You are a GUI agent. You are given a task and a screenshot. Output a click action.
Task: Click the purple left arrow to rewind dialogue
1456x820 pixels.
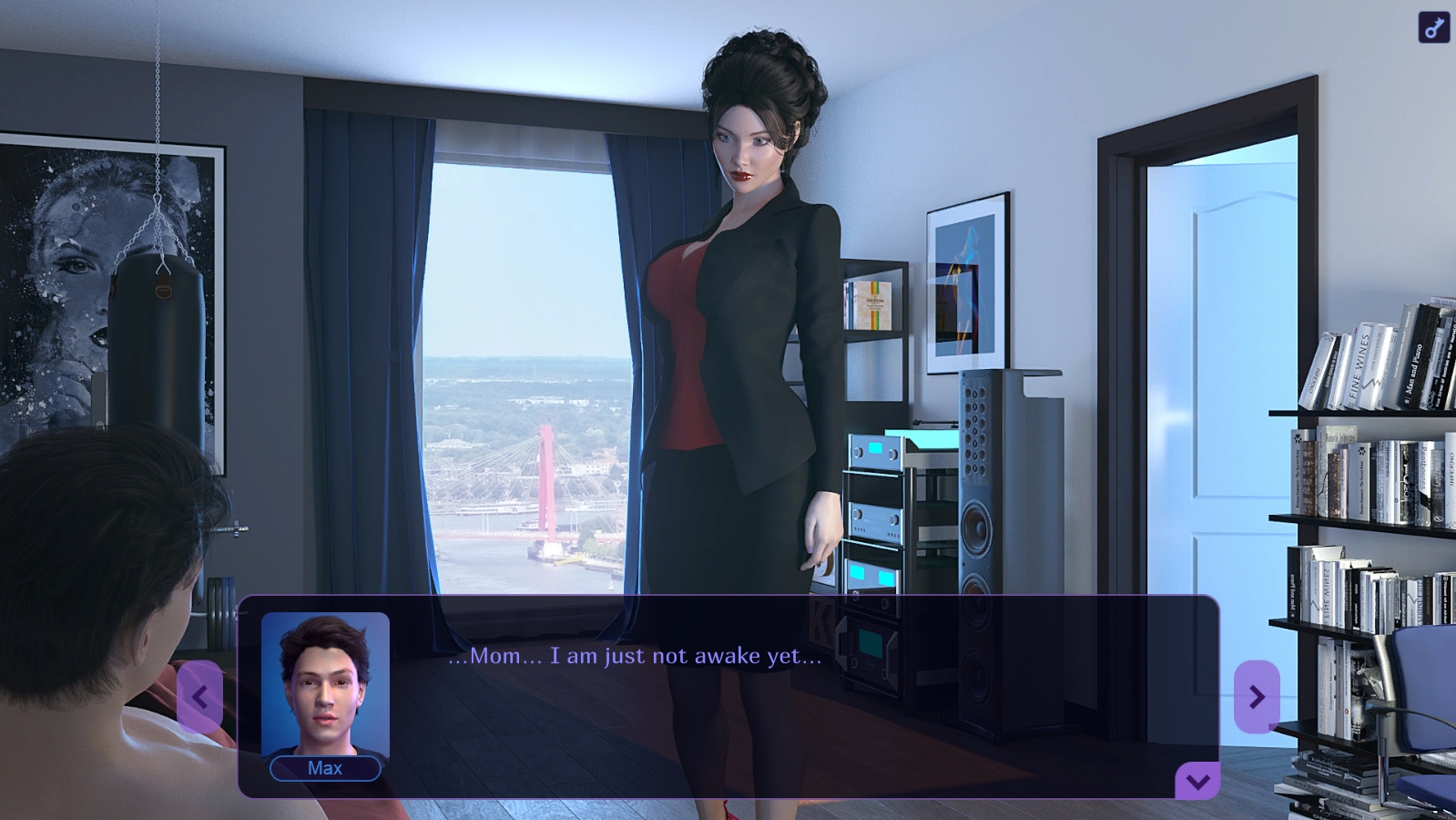(199, 696)
